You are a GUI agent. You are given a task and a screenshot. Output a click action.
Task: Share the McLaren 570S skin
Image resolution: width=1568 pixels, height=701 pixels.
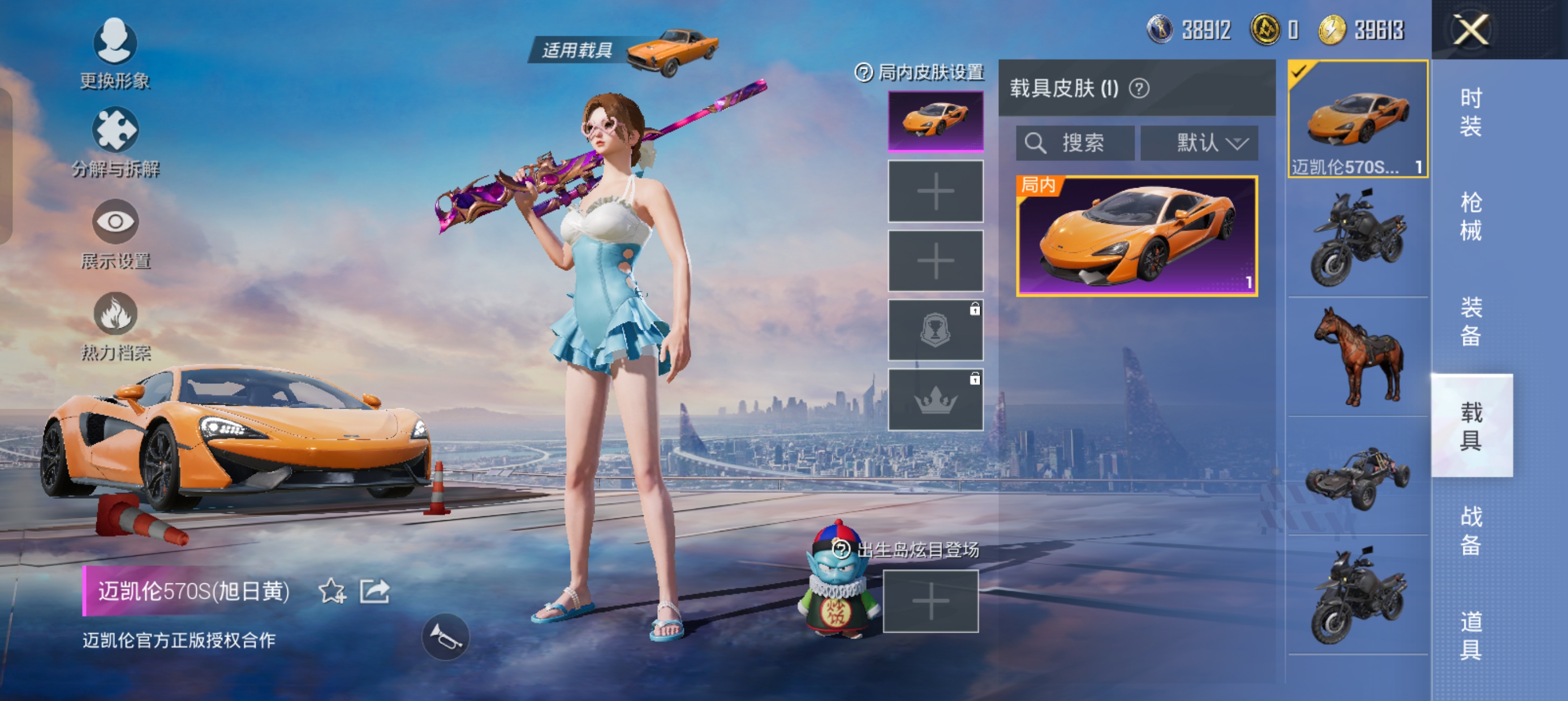click(x=374, y=591)
